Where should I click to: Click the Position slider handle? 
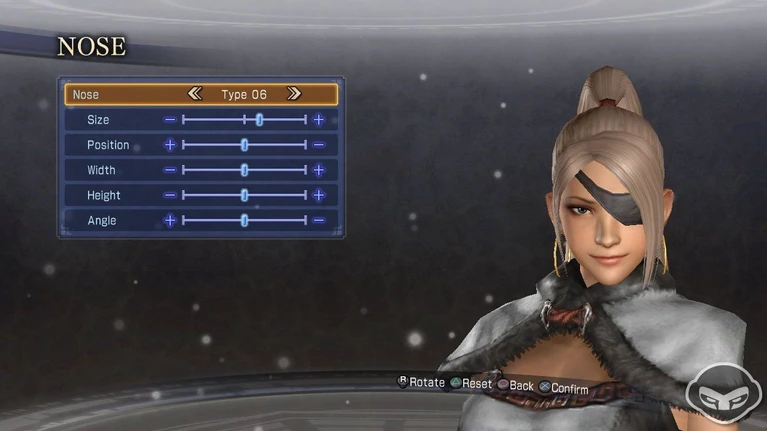[245, 145]
